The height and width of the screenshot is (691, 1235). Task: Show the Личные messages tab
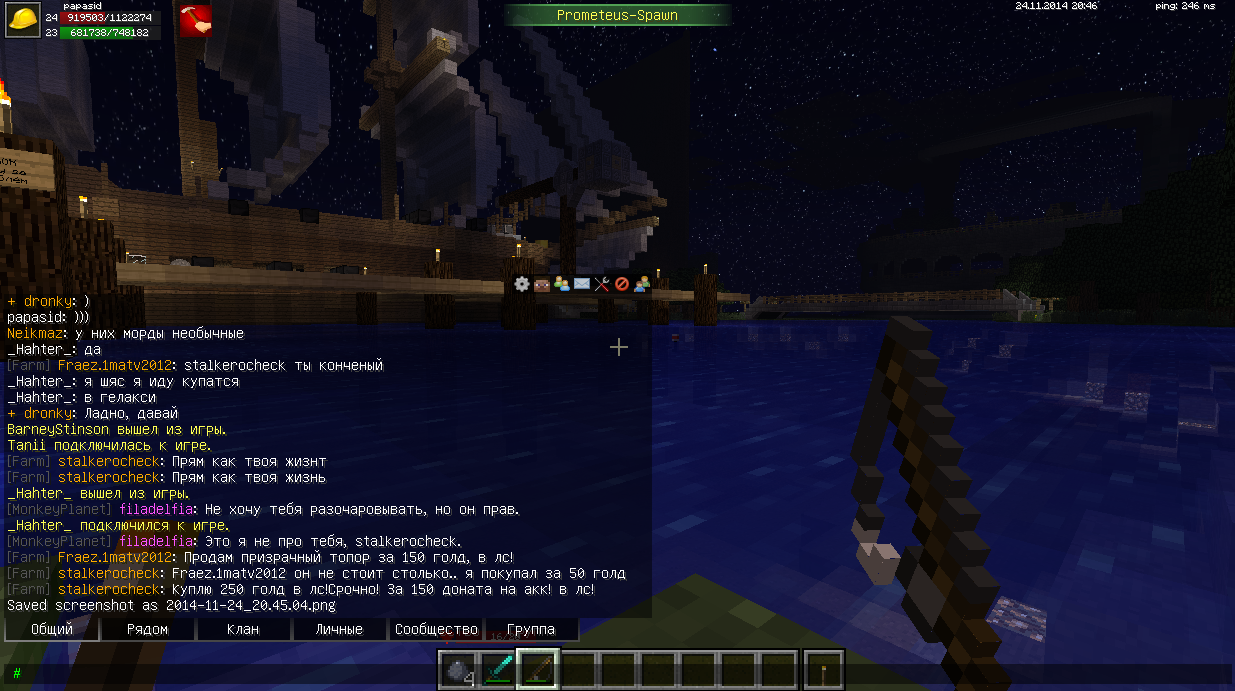339,629
